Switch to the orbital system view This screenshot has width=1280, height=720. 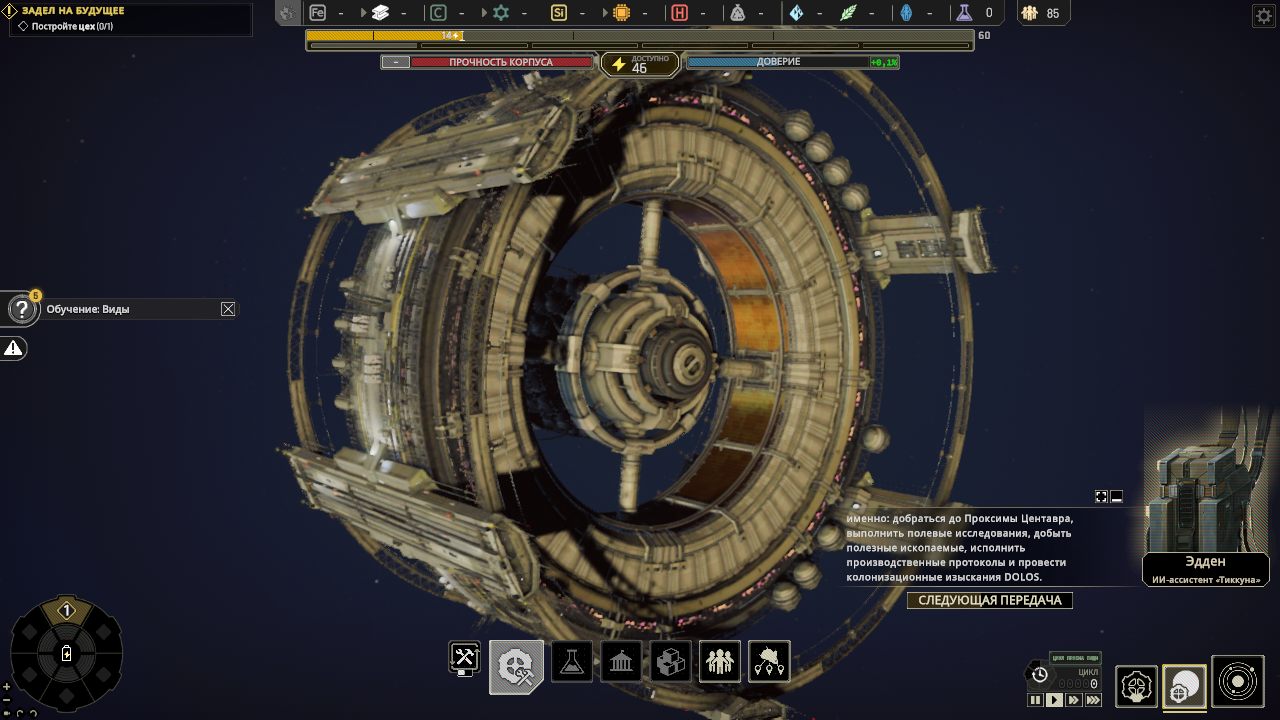coord(1237,682)
